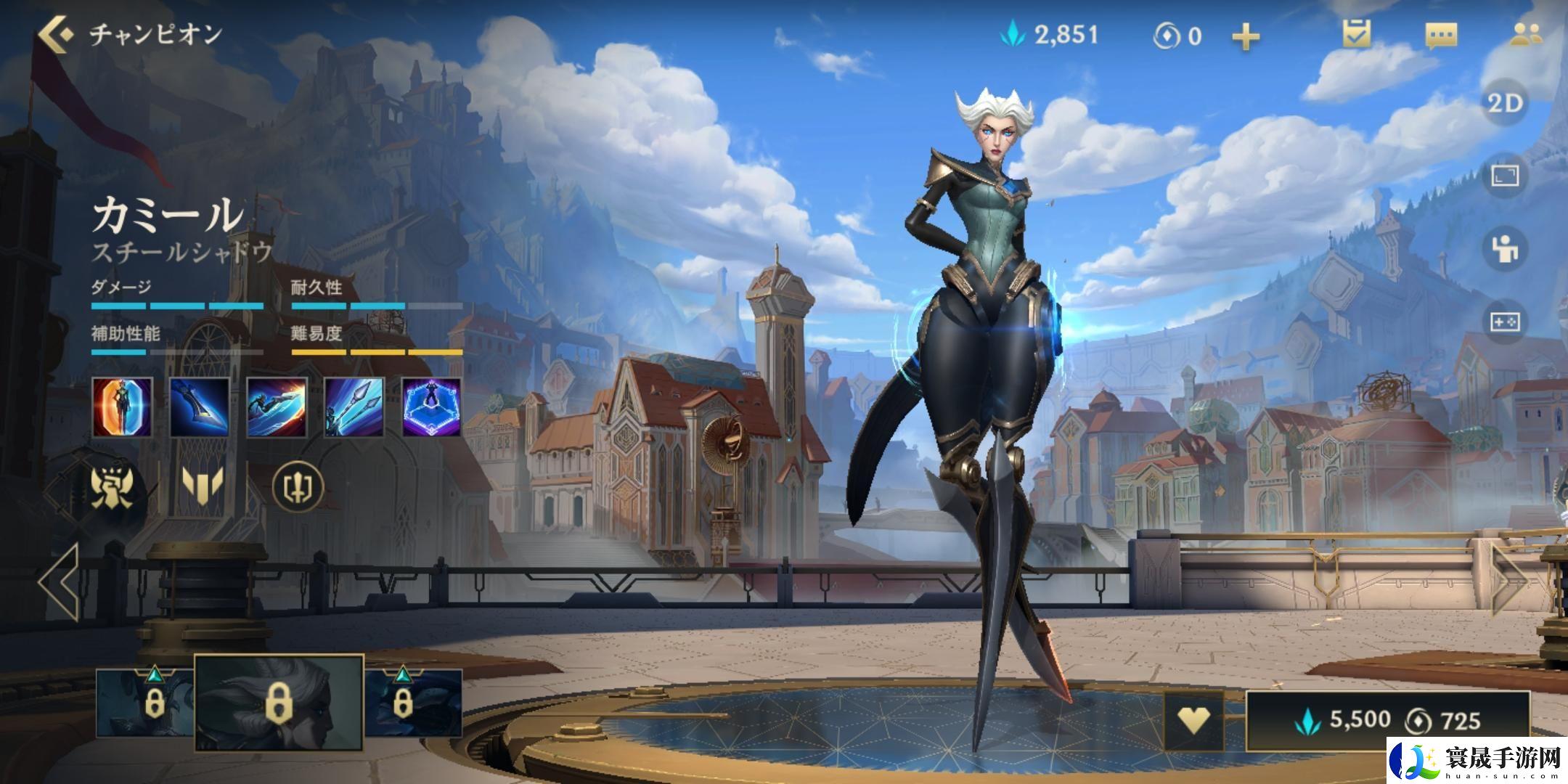
Task: View the hexagonal zone ultimate ability
Action: click(431, 407)
